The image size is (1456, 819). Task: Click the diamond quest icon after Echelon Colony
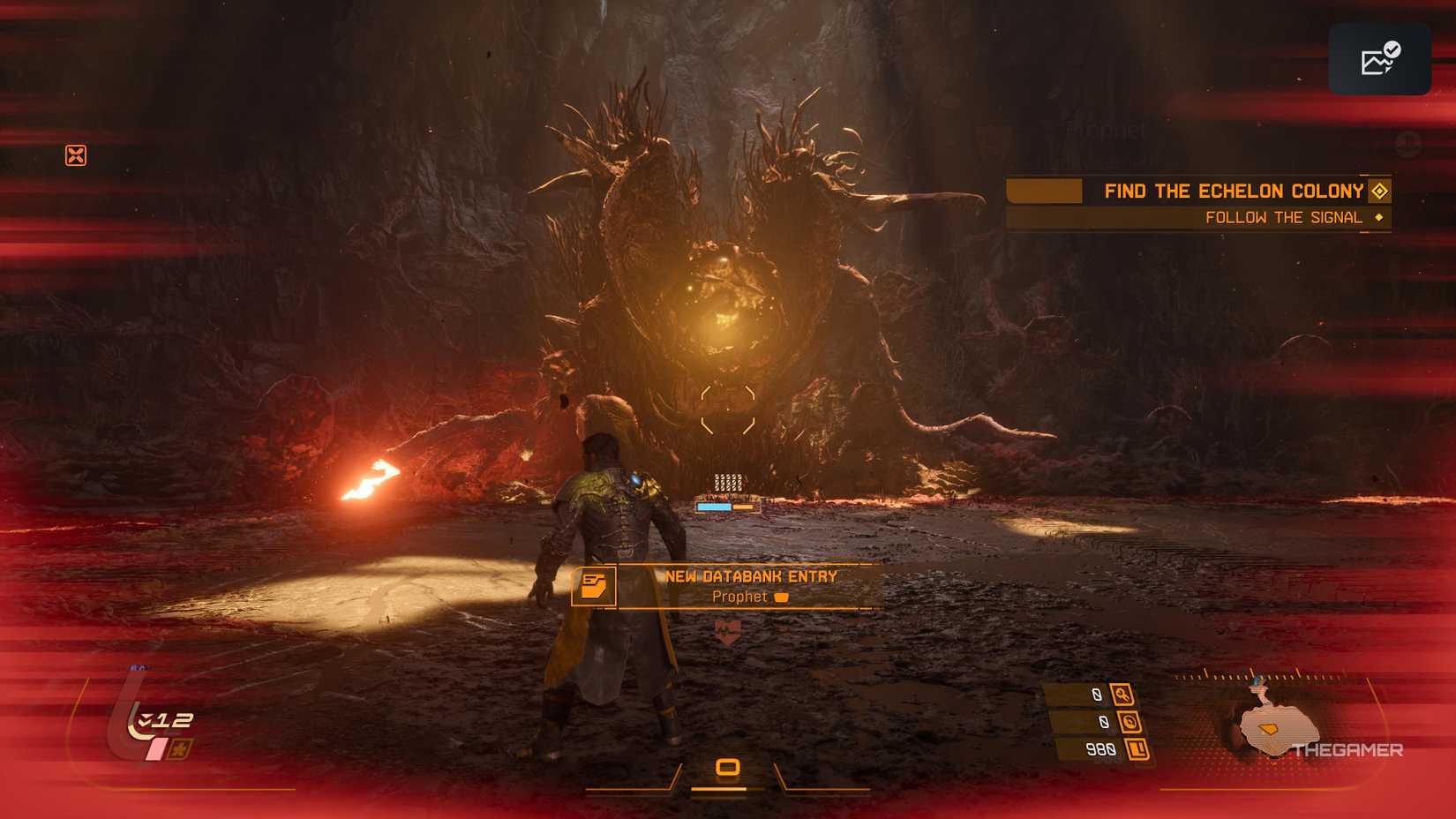point(1378,191)
